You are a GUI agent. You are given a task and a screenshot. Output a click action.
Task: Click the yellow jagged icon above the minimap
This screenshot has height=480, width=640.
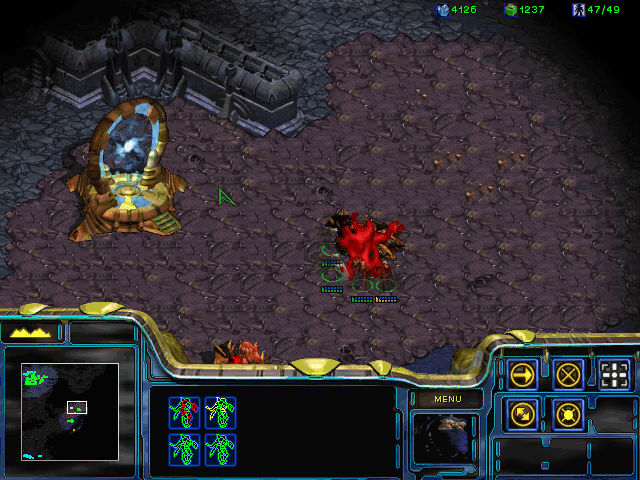click(x=31, y=332)
